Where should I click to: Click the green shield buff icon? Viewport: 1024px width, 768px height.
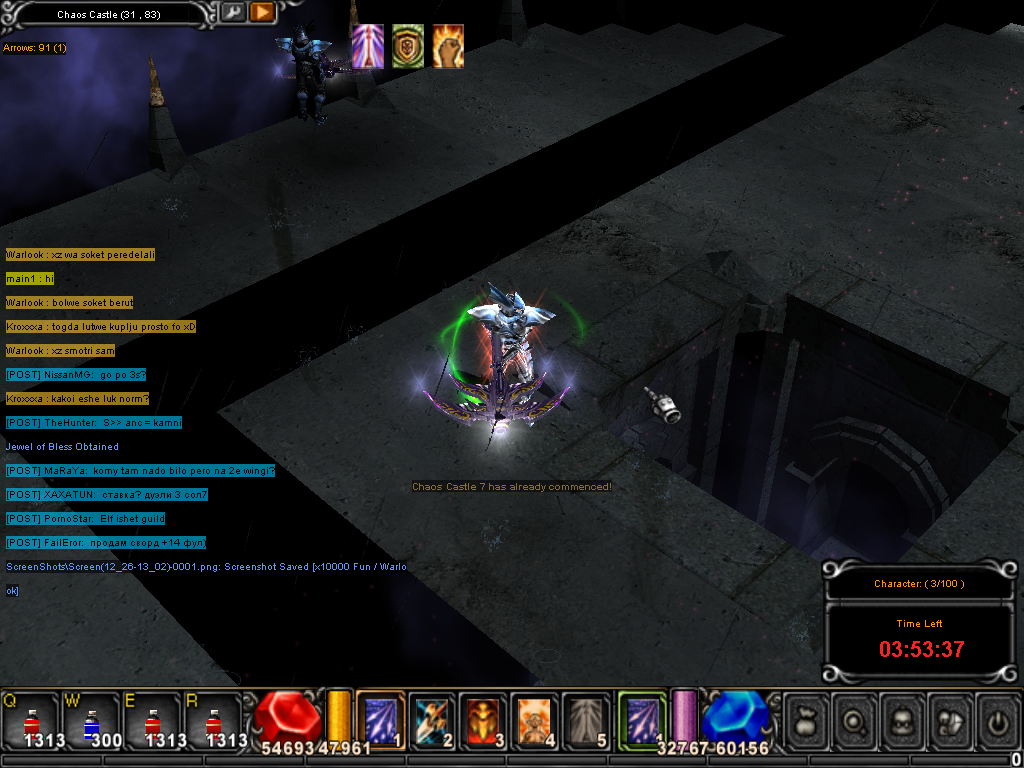click(408, 47)
